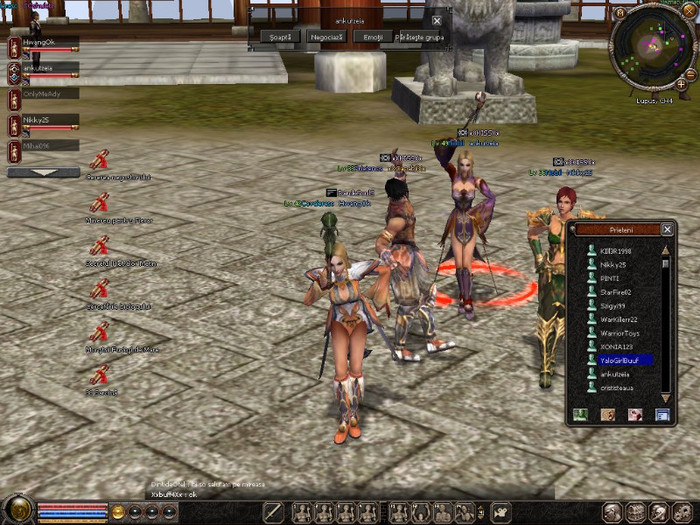Click the friends list scroll-up arrow
Image resolution: width=700 pixels, height=525 pixels.
665,249
